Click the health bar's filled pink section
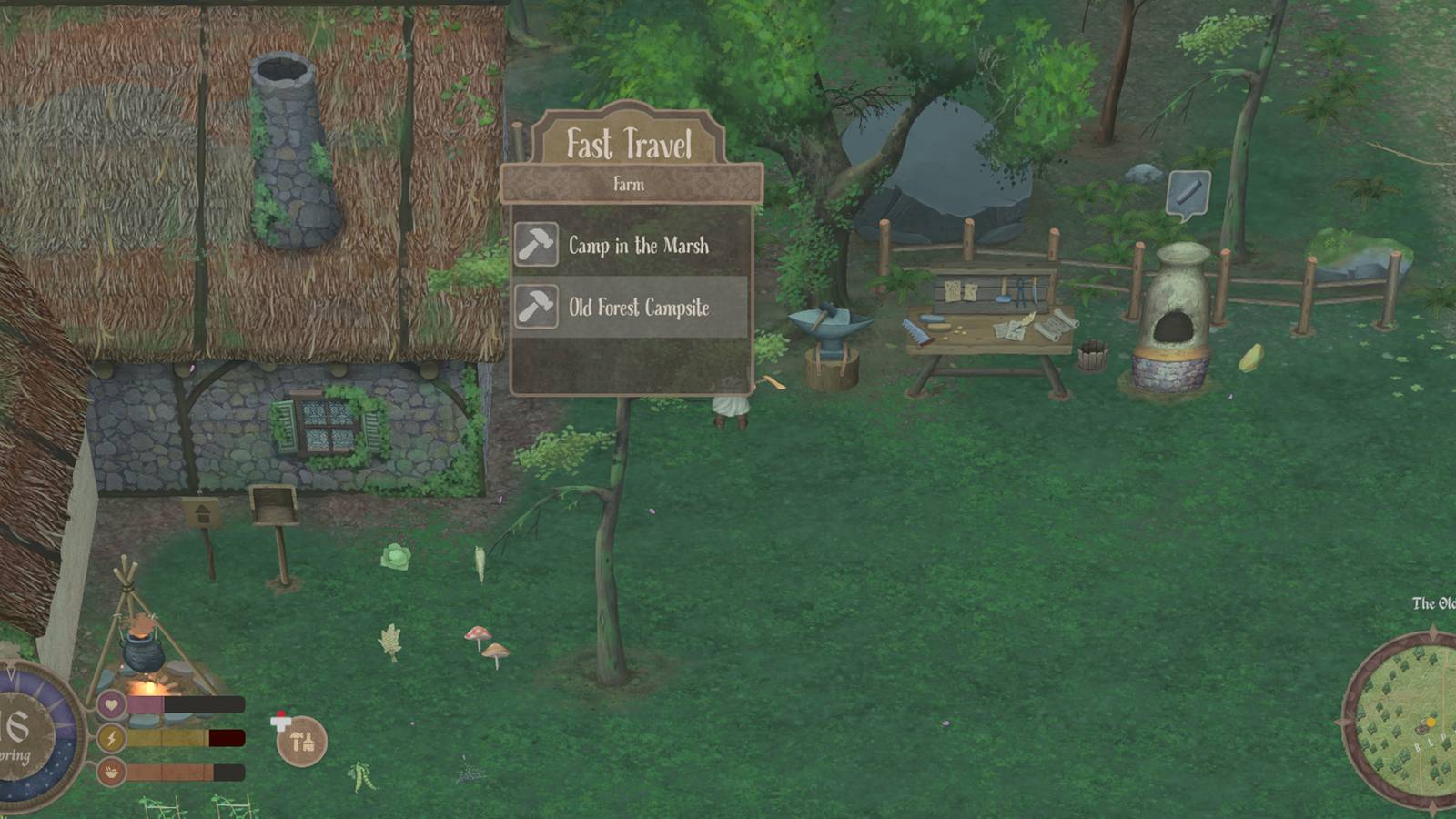This screenshot has height=819, width=1456. (146, 703)
